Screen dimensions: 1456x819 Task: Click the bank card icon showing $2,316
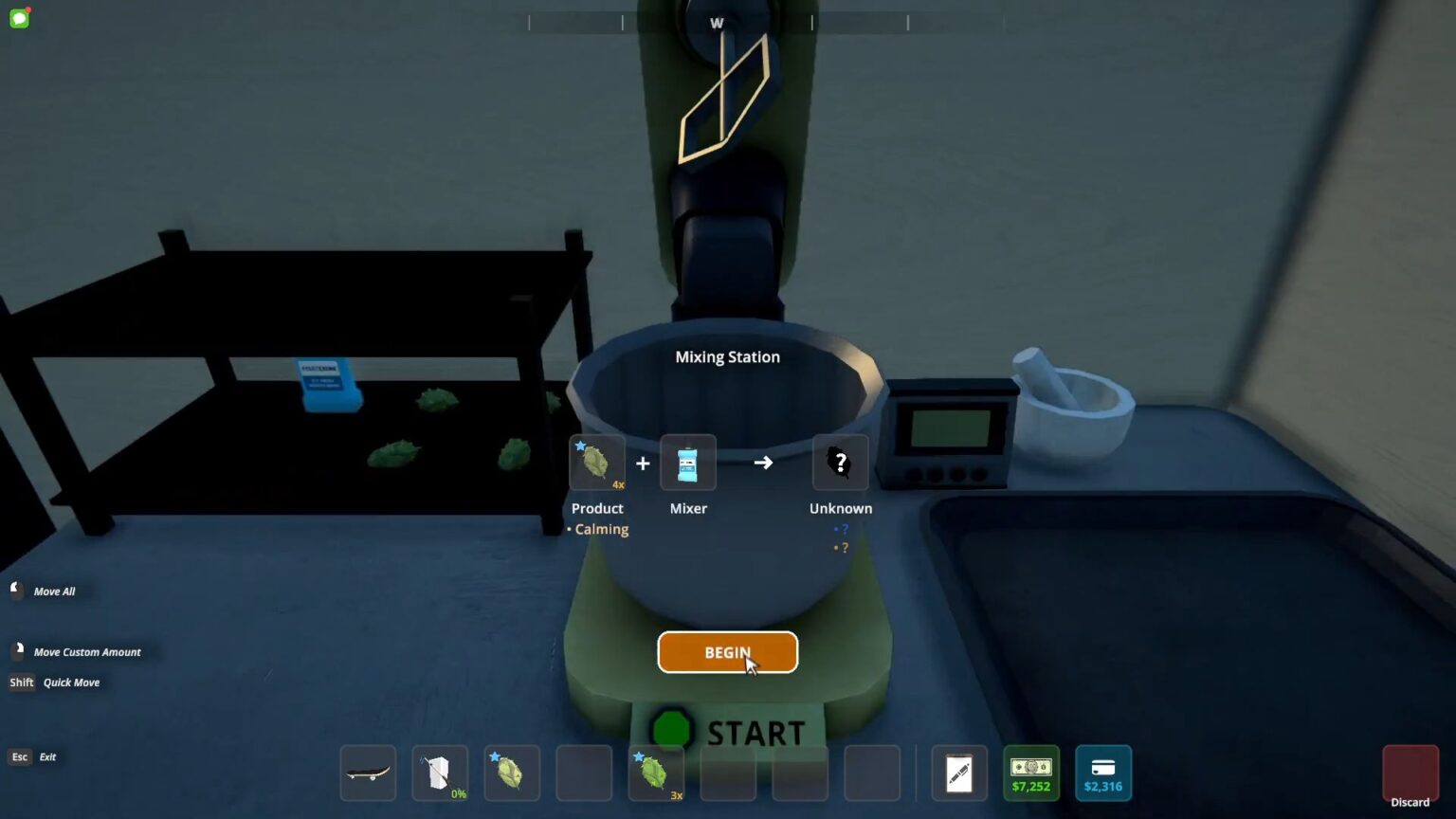point(1102,773)
